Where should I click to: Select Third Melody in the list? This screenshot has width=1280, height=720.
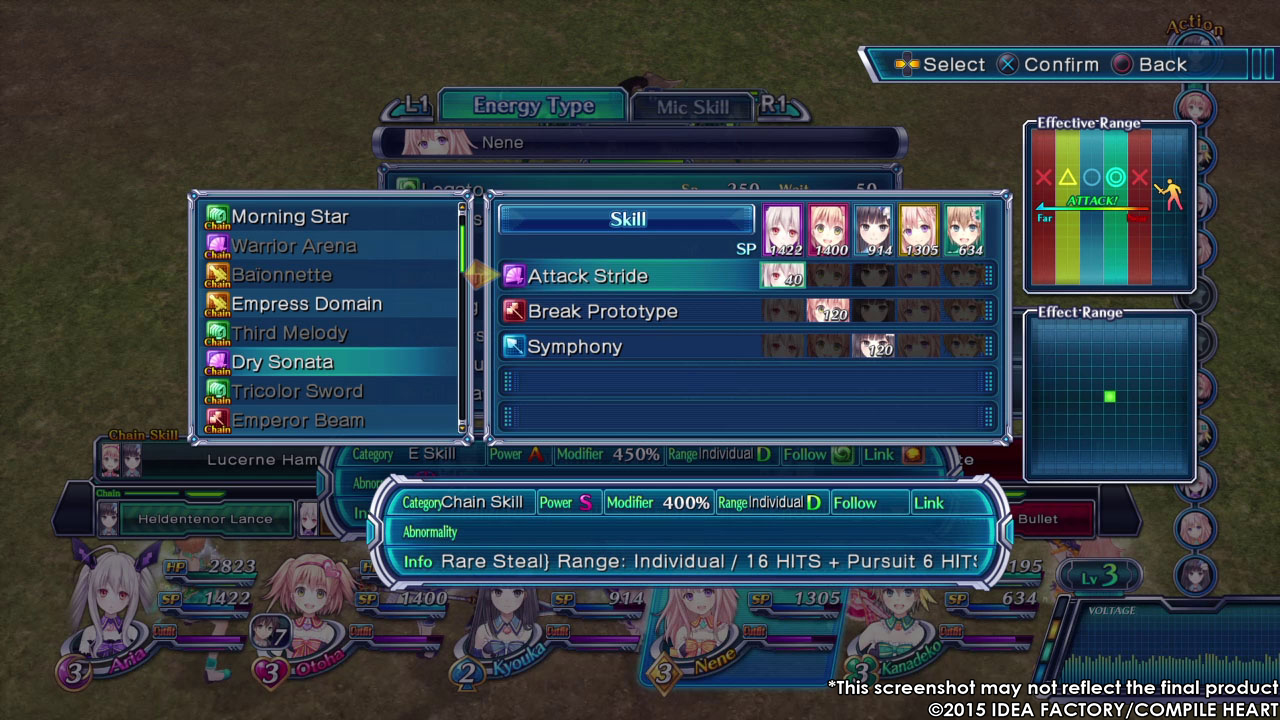289,332
